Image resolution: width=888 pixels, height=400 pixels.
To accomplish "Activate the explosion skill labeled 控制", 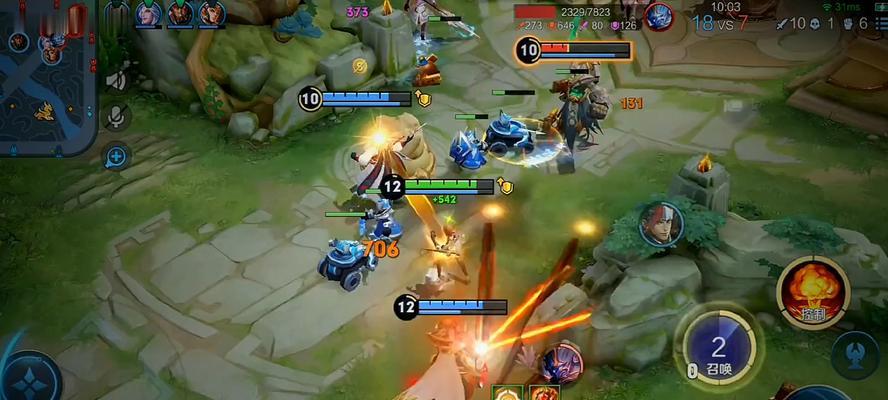I will click(x=813, y=290).
